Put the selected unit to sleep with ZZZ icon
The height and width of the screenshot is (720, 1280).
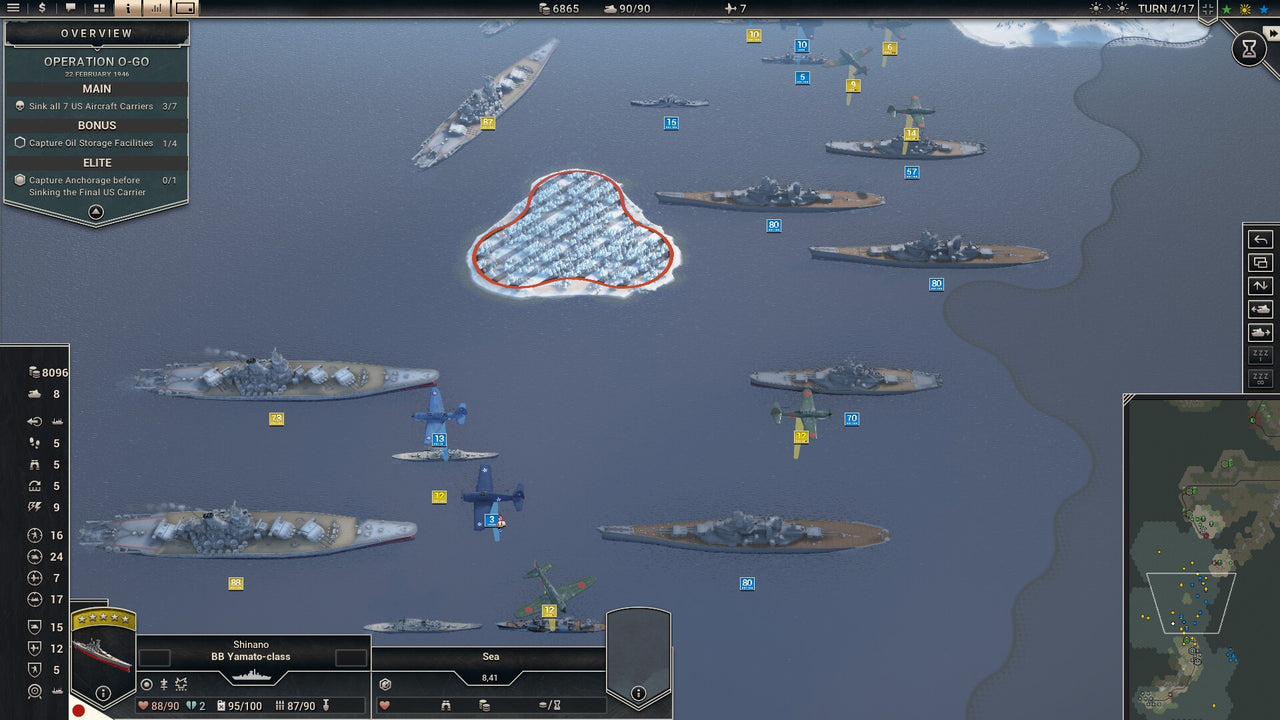point(1261,352)
